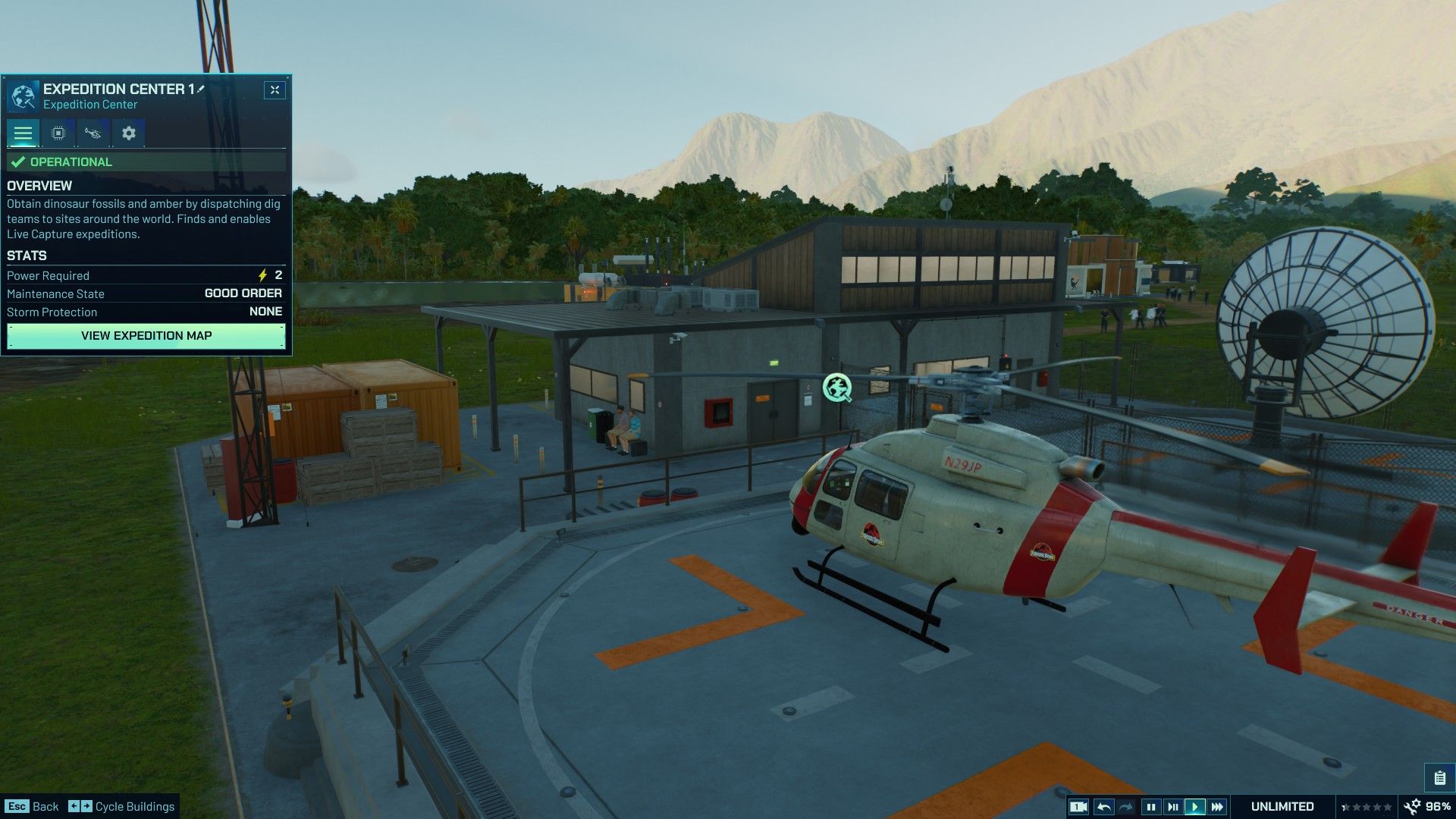The height and width of the screenshot is (819, 1456).
Task: Open the gear settings tab
Action: coord(129,133)
